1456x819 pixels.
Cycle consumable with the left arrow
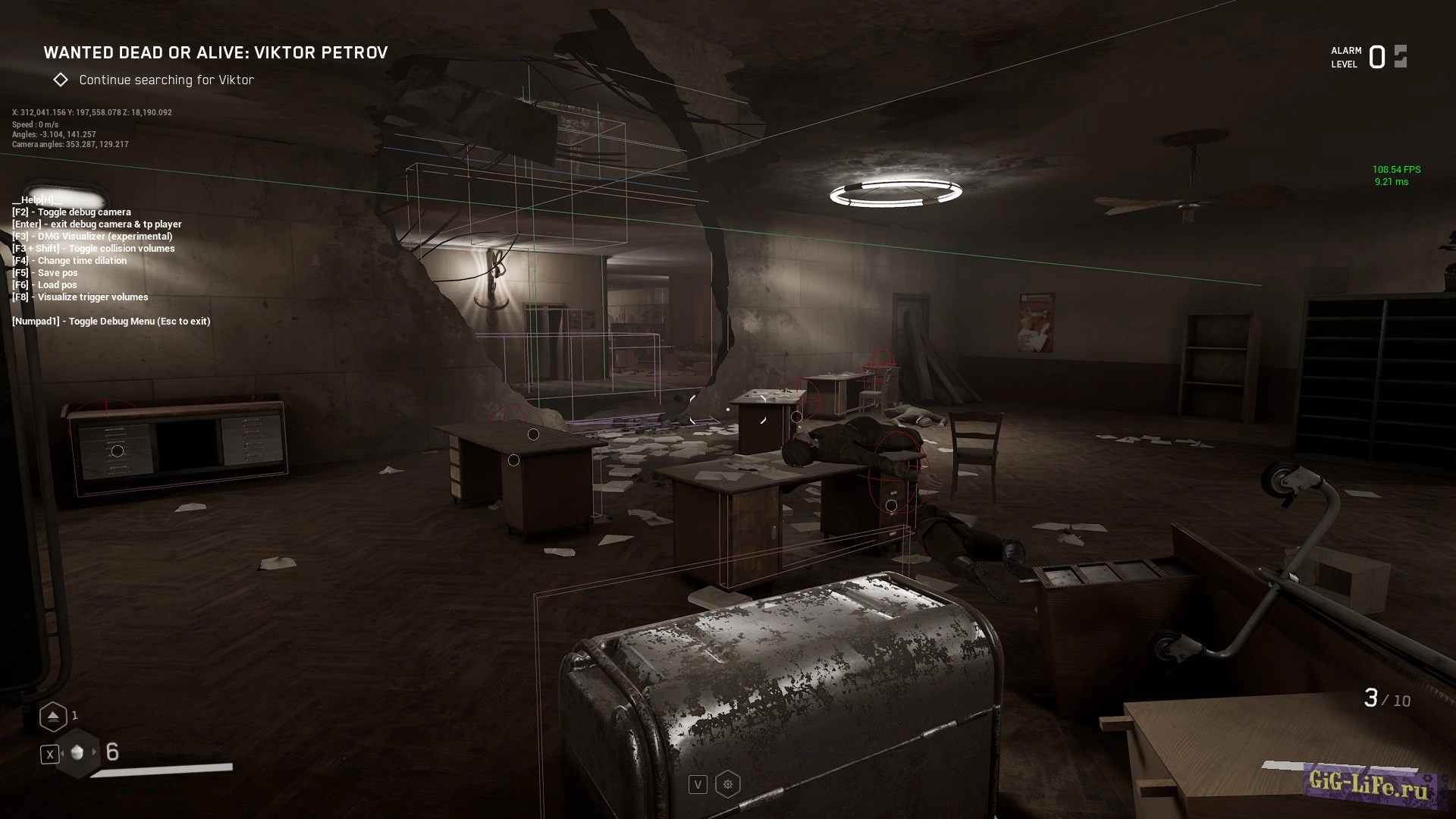61,752
